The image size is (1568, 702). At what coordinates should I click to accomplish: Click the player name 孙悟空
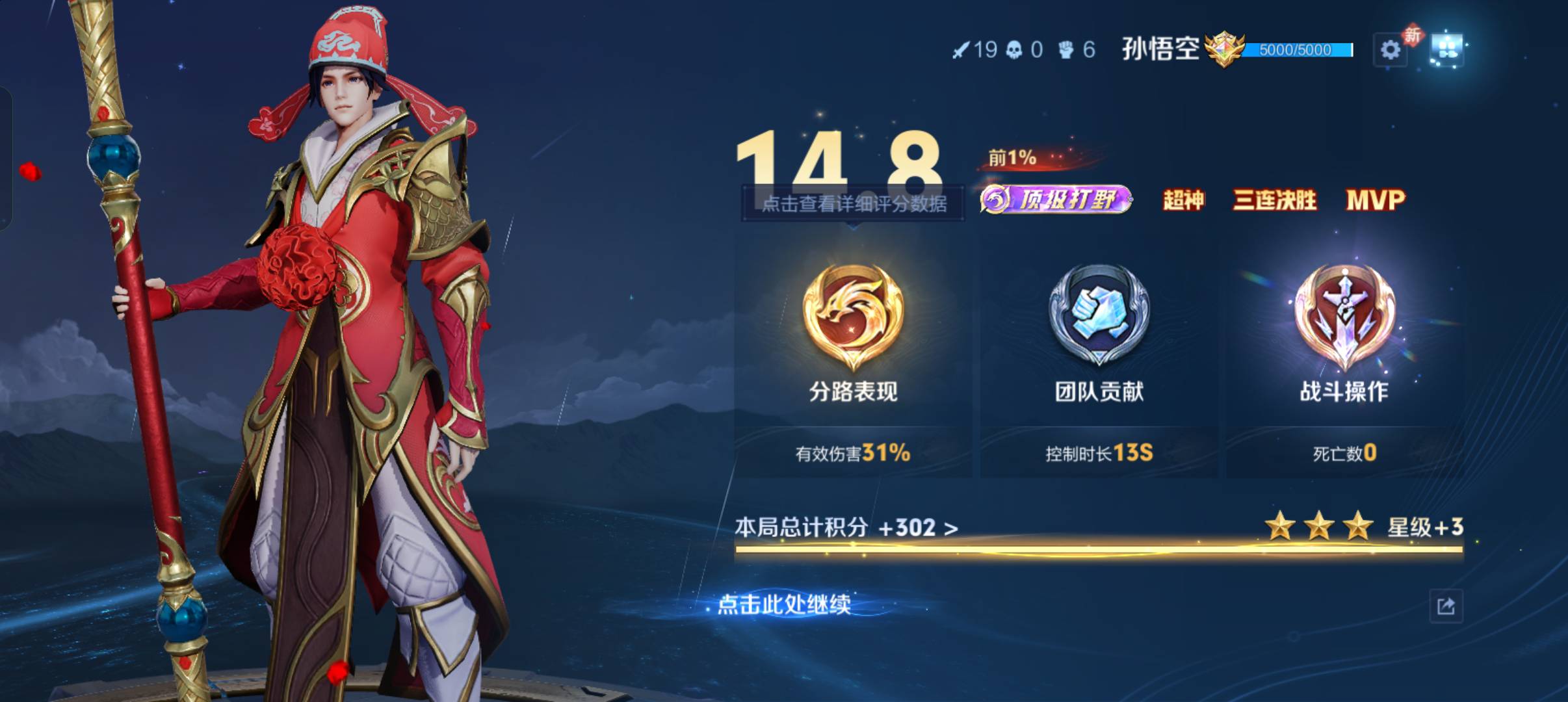pyautogui.click(x=1161, y=47)
